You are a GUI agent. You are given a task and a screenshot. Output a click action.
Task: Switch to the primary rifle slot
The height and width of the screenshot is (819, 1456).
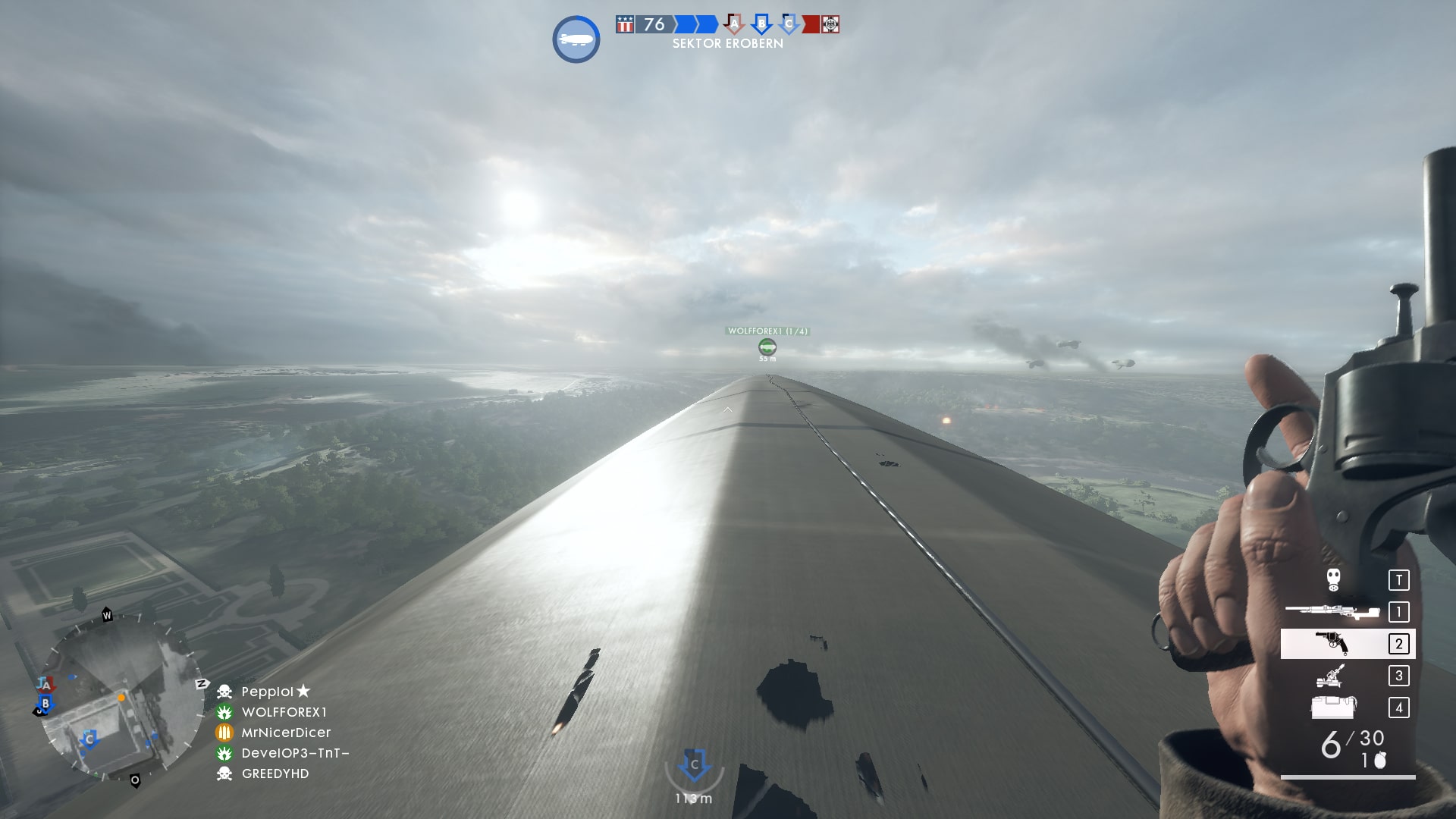1332,611
